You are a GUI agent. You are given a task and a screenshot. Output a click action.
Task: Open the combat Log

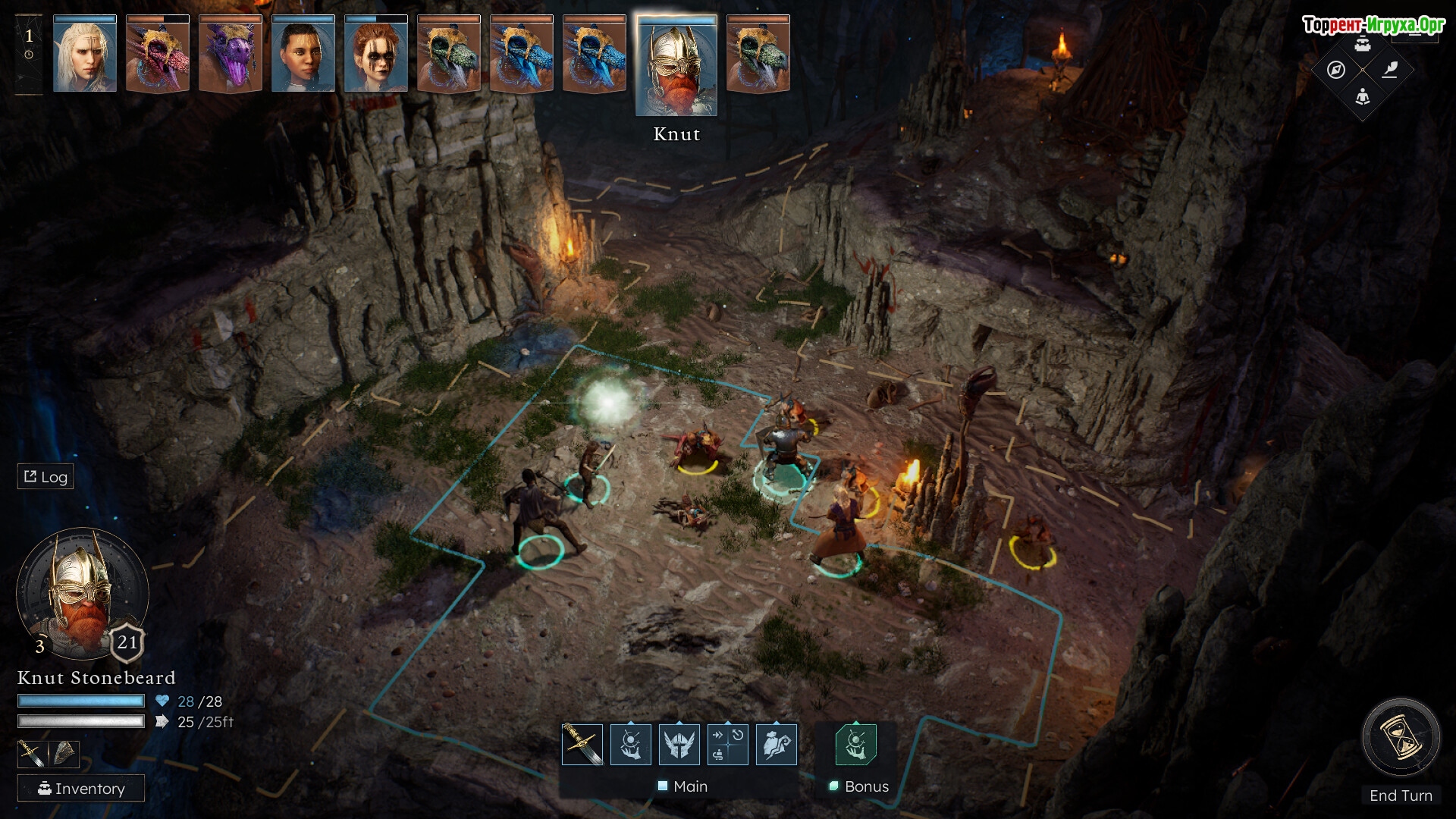point(45,476)
